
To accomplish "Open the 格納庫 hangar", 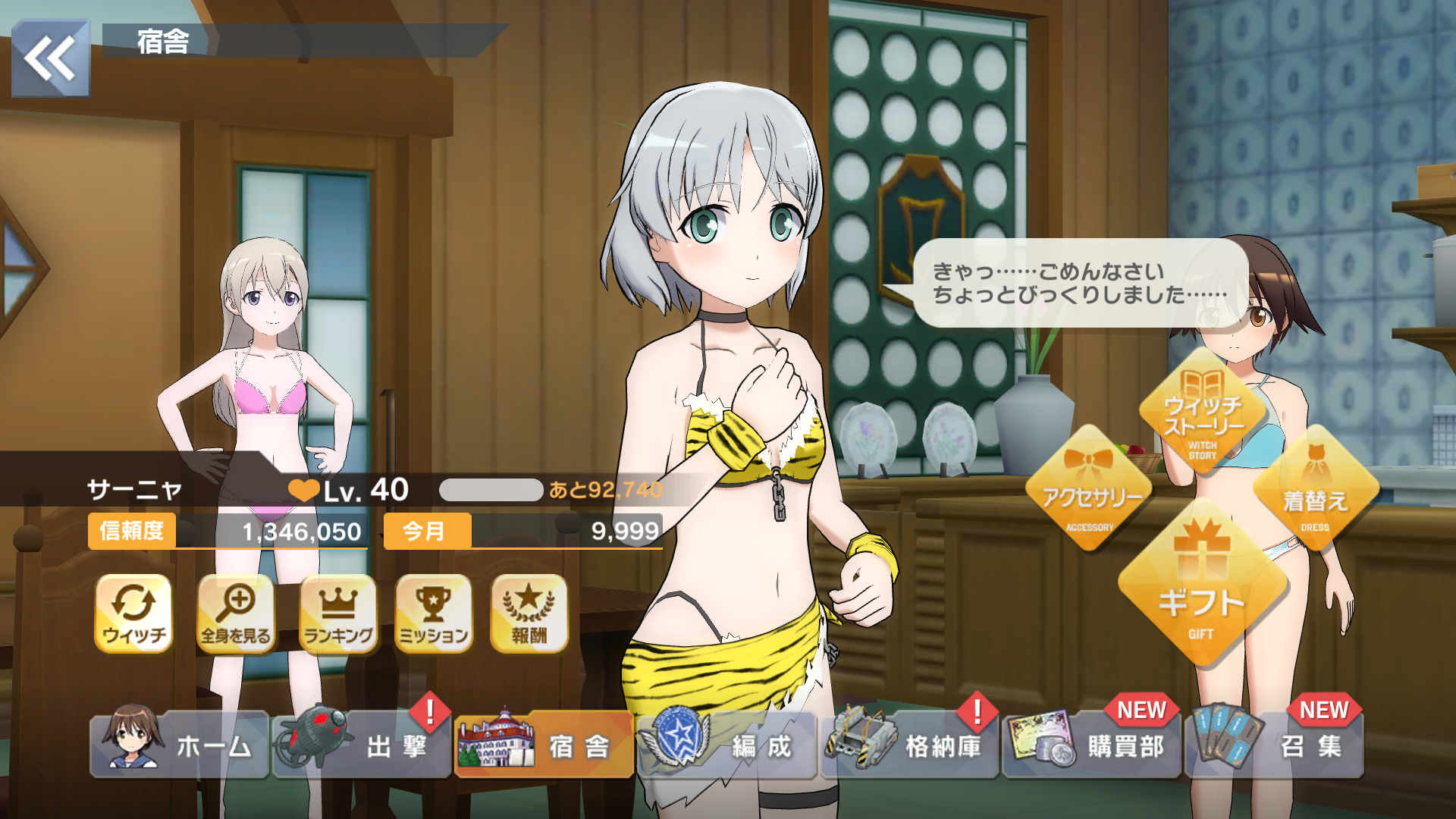I will click(x=909, y=745).
